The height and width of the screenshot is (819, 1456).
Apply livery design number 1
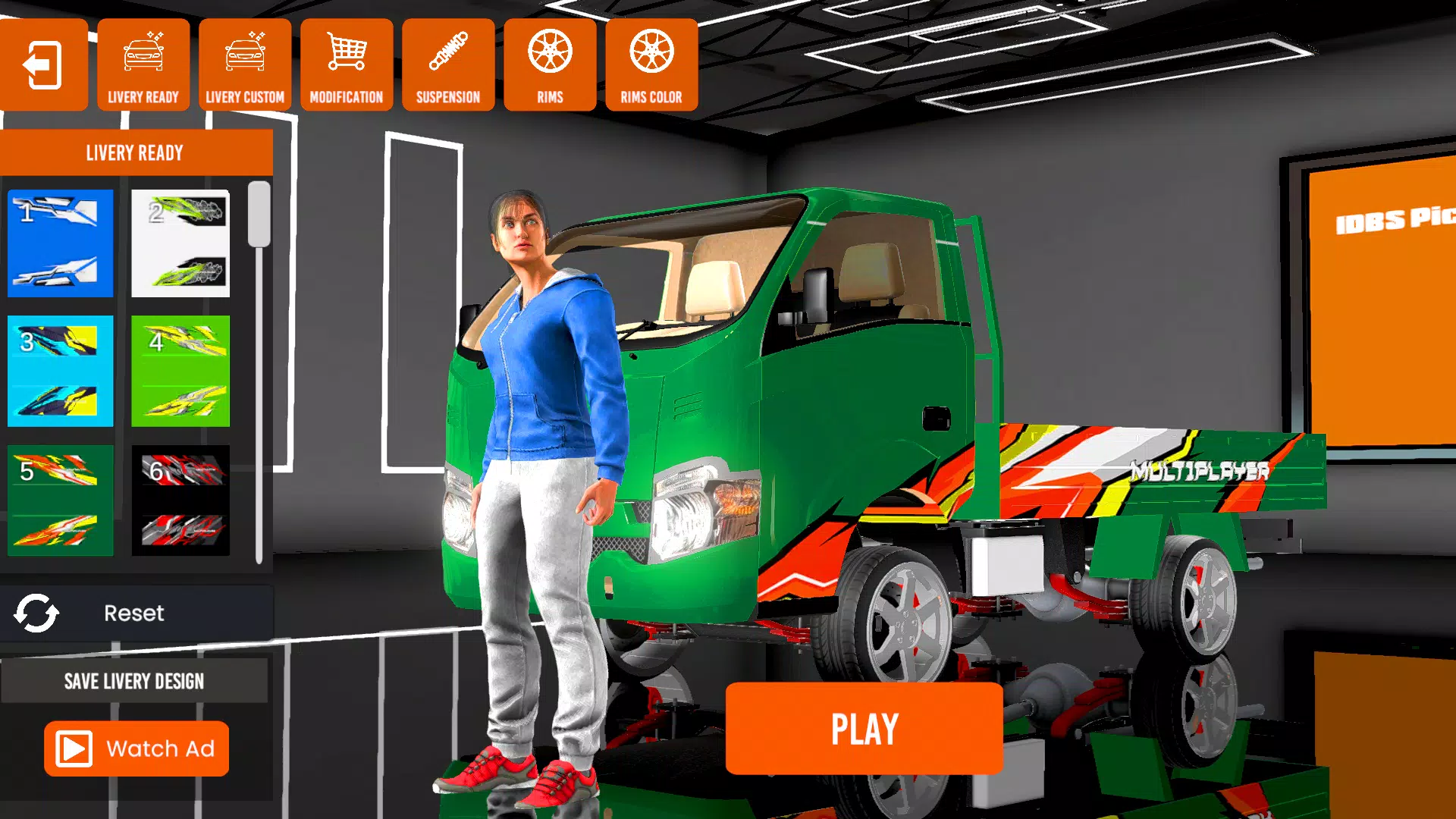click(60, 243)
